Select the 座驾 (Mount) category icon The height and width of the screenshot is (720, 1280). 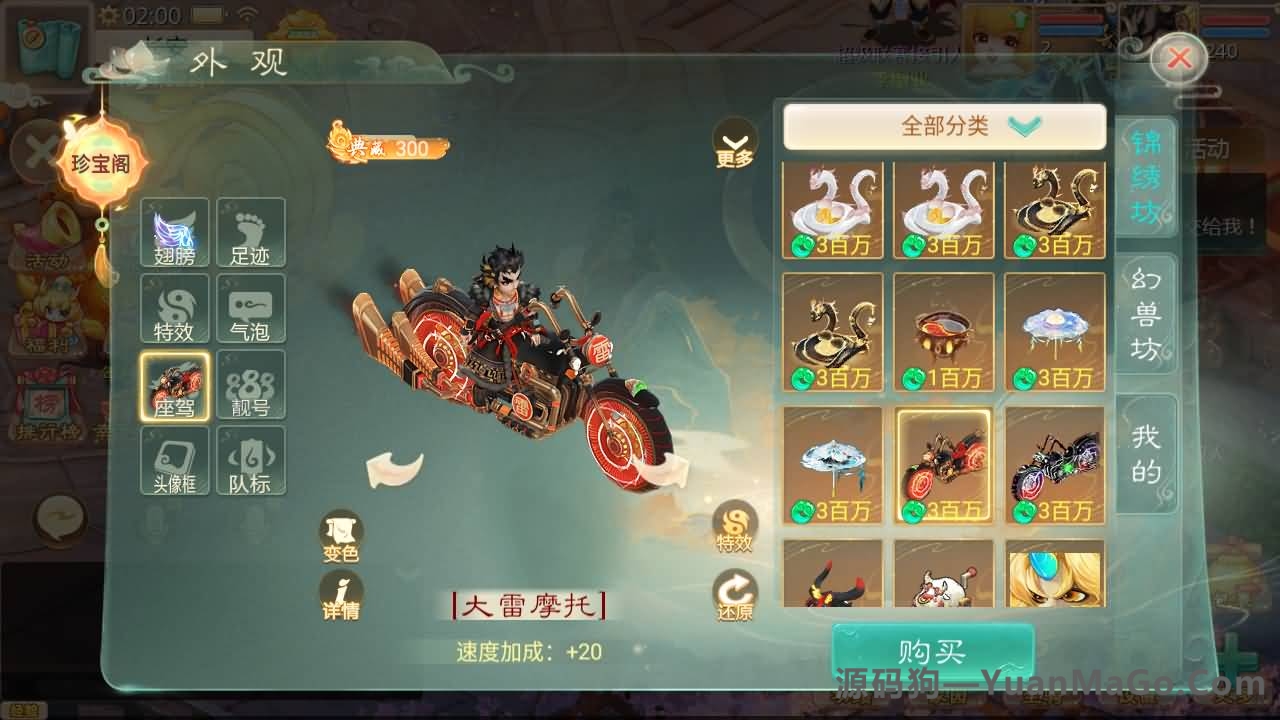(174, 385)
